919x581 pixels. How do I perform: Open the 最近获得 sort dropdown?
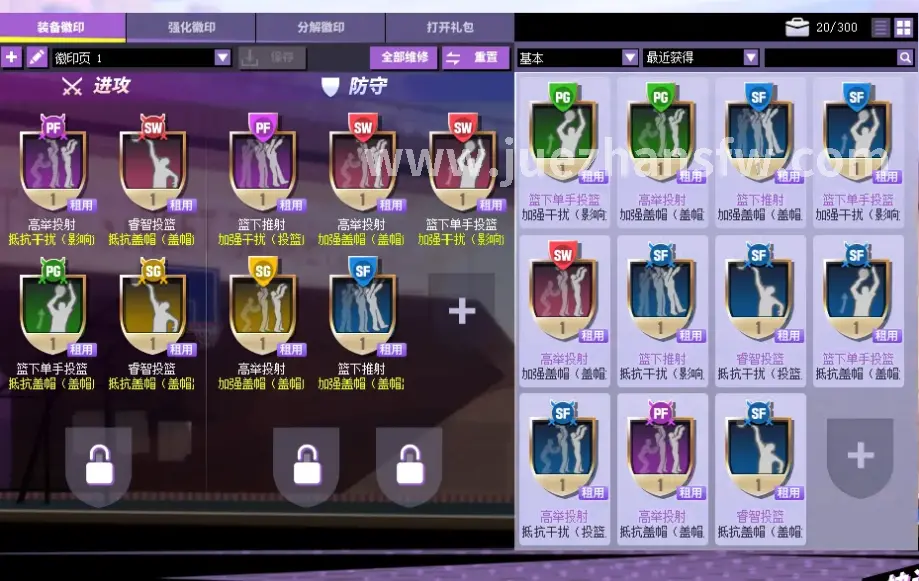click(751, 58)
